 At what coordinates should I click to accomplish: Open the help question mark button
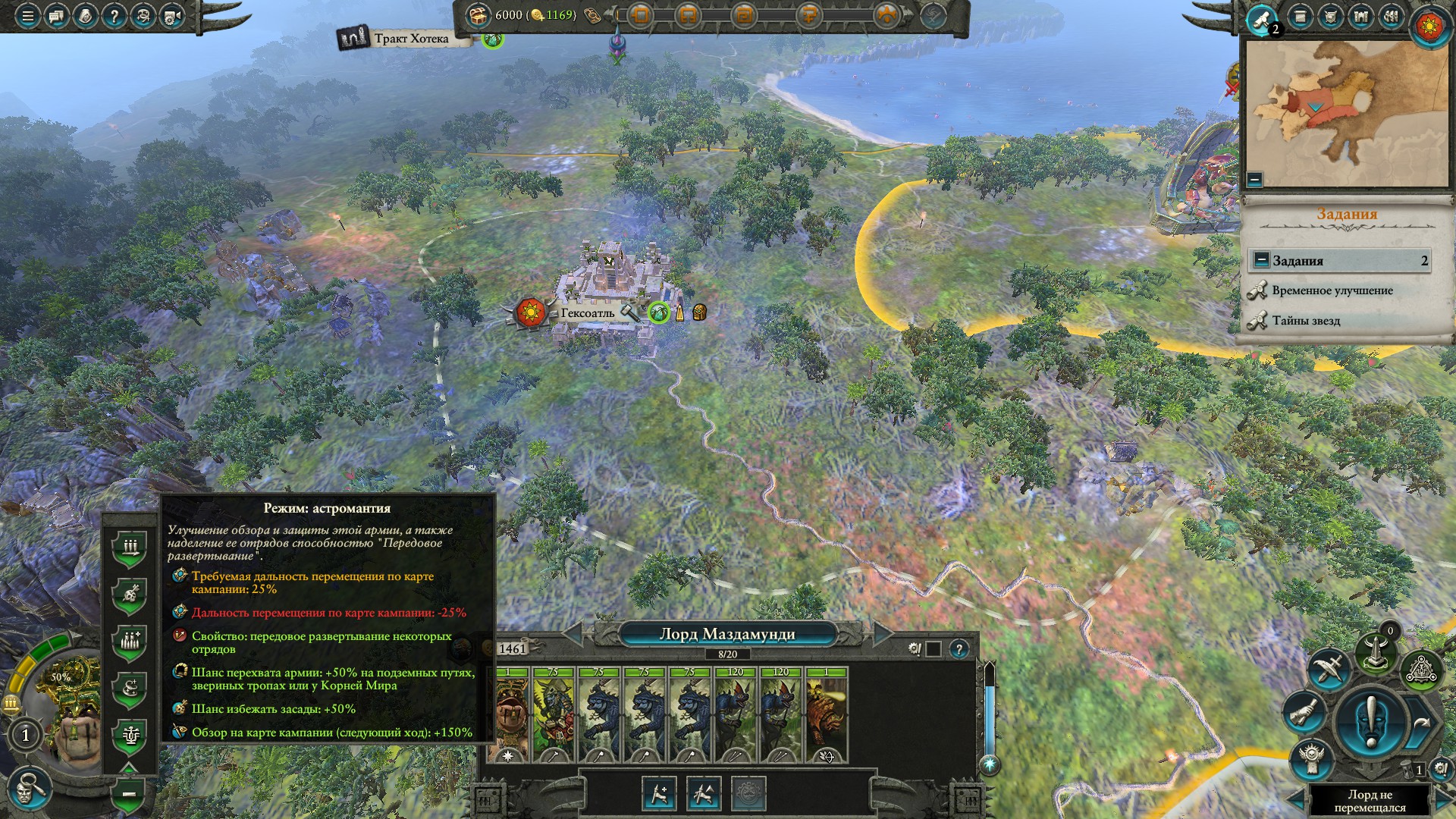(114, 16)
